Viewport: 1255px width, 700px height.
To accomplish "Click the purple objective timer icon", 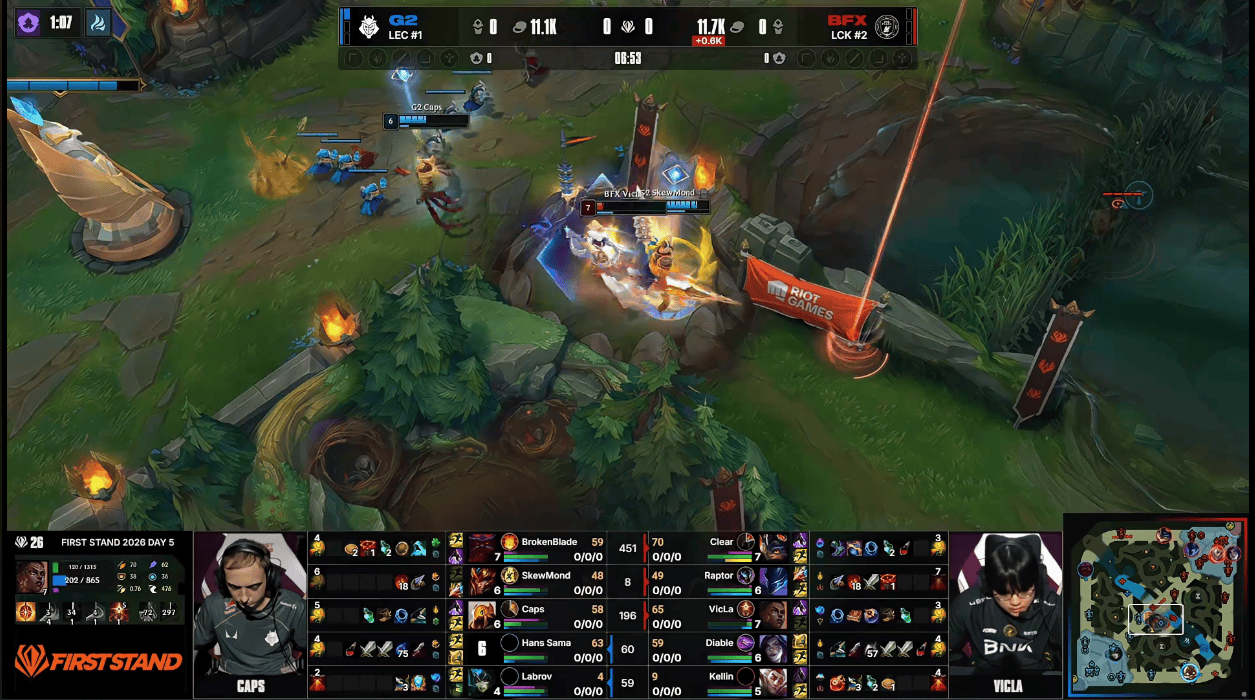I will pos(29,22).
